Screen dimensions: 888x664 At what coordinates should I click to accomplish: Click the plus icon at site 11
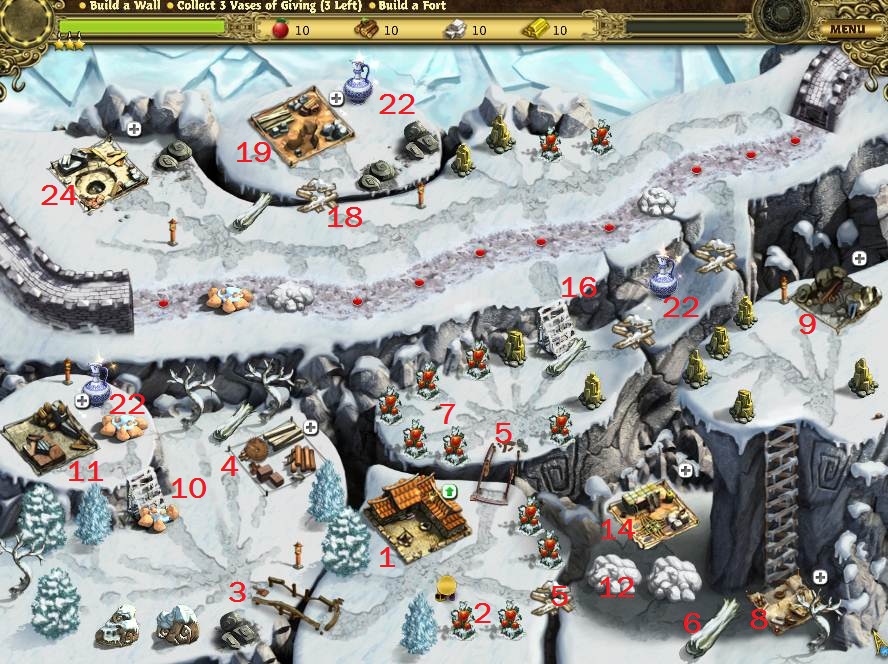(x=82, y=400)
